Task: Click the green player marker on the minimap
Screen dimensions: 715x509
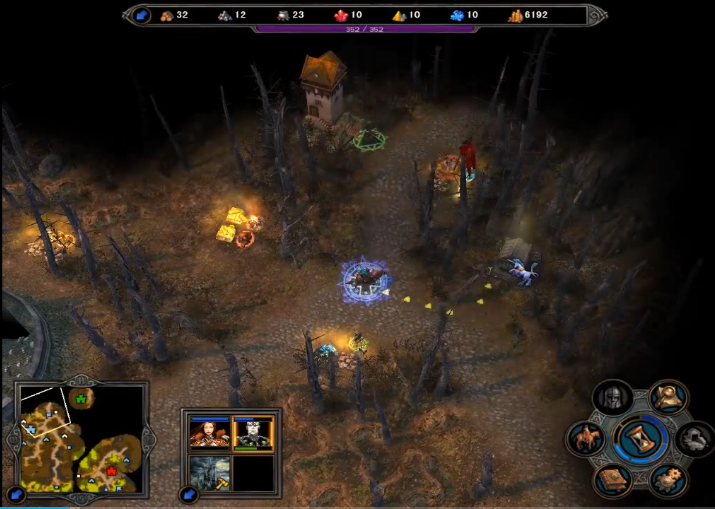Action: pos(82,397)
